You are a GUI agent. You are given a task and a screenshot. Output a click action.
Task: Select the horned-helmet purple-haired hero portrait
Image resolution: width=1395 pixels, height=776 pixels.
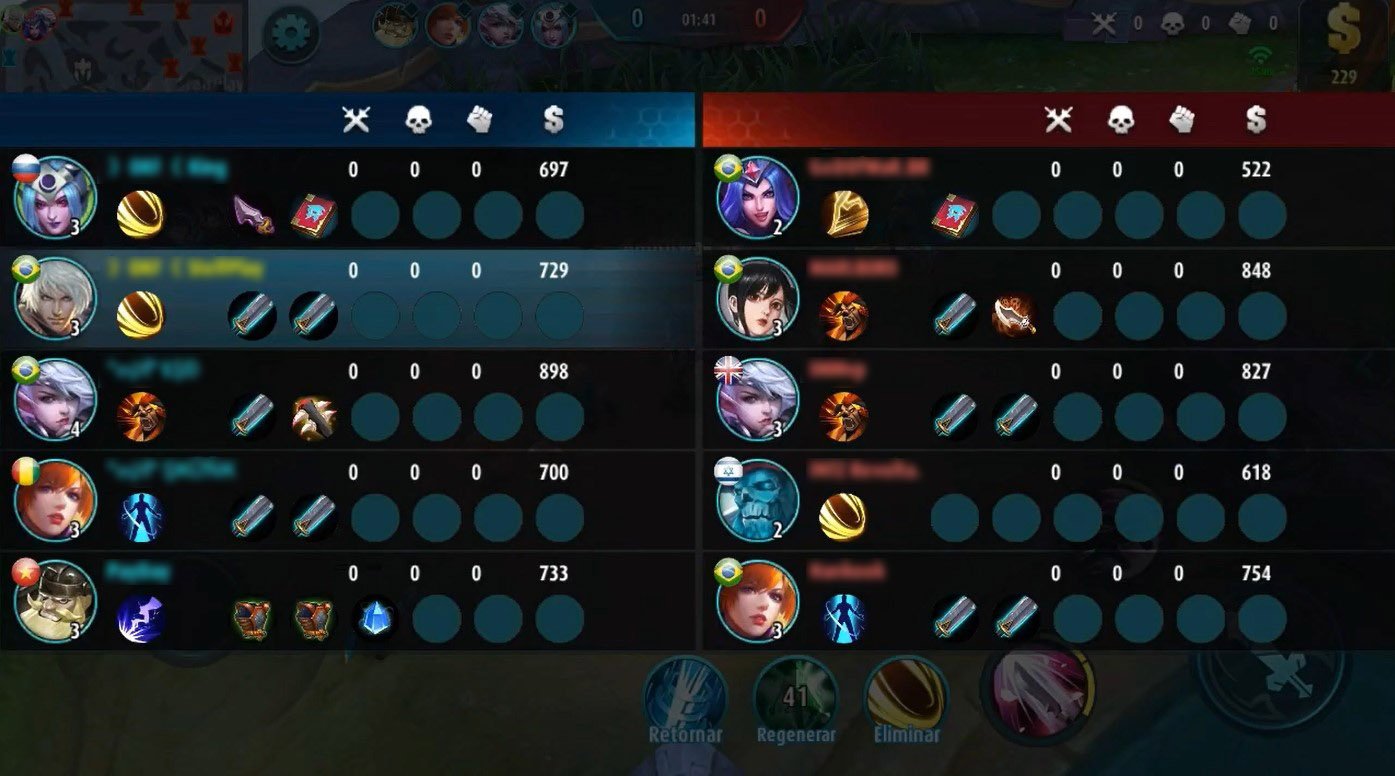point(55,198)
